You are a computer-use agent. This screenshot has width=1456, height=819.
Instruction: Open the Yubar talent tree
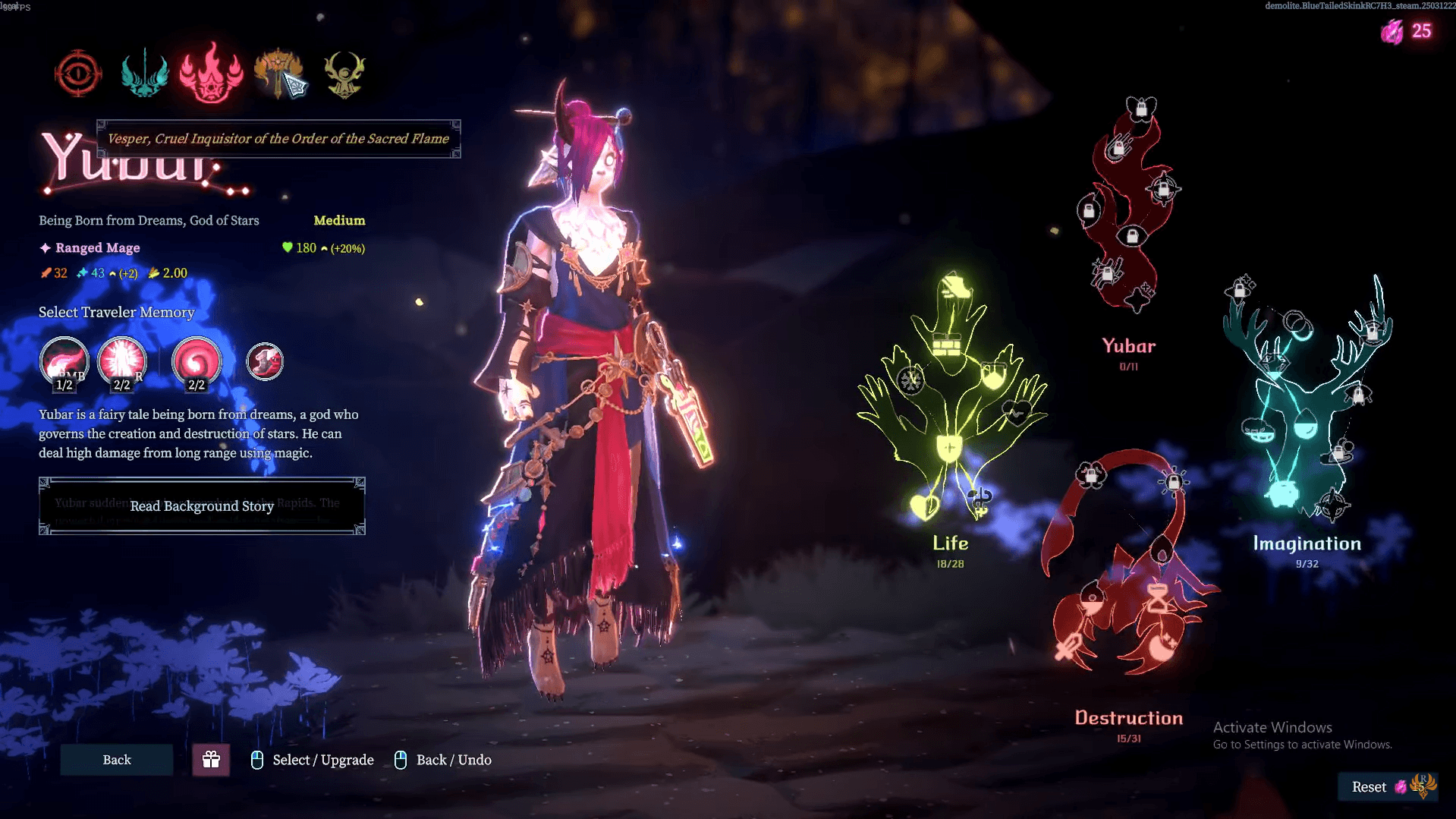coord(1128,346)
